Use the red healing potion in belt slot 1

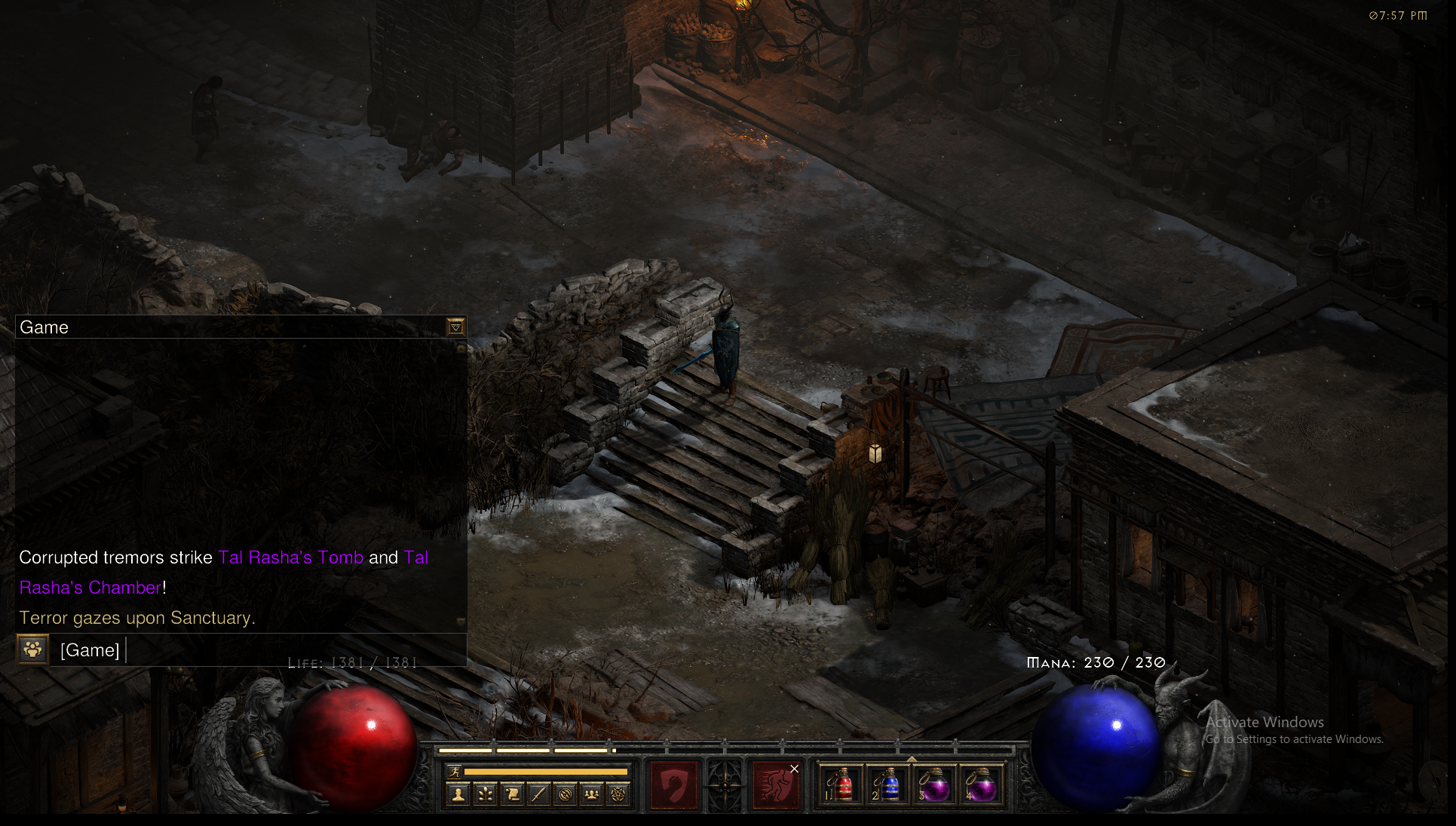841,785
